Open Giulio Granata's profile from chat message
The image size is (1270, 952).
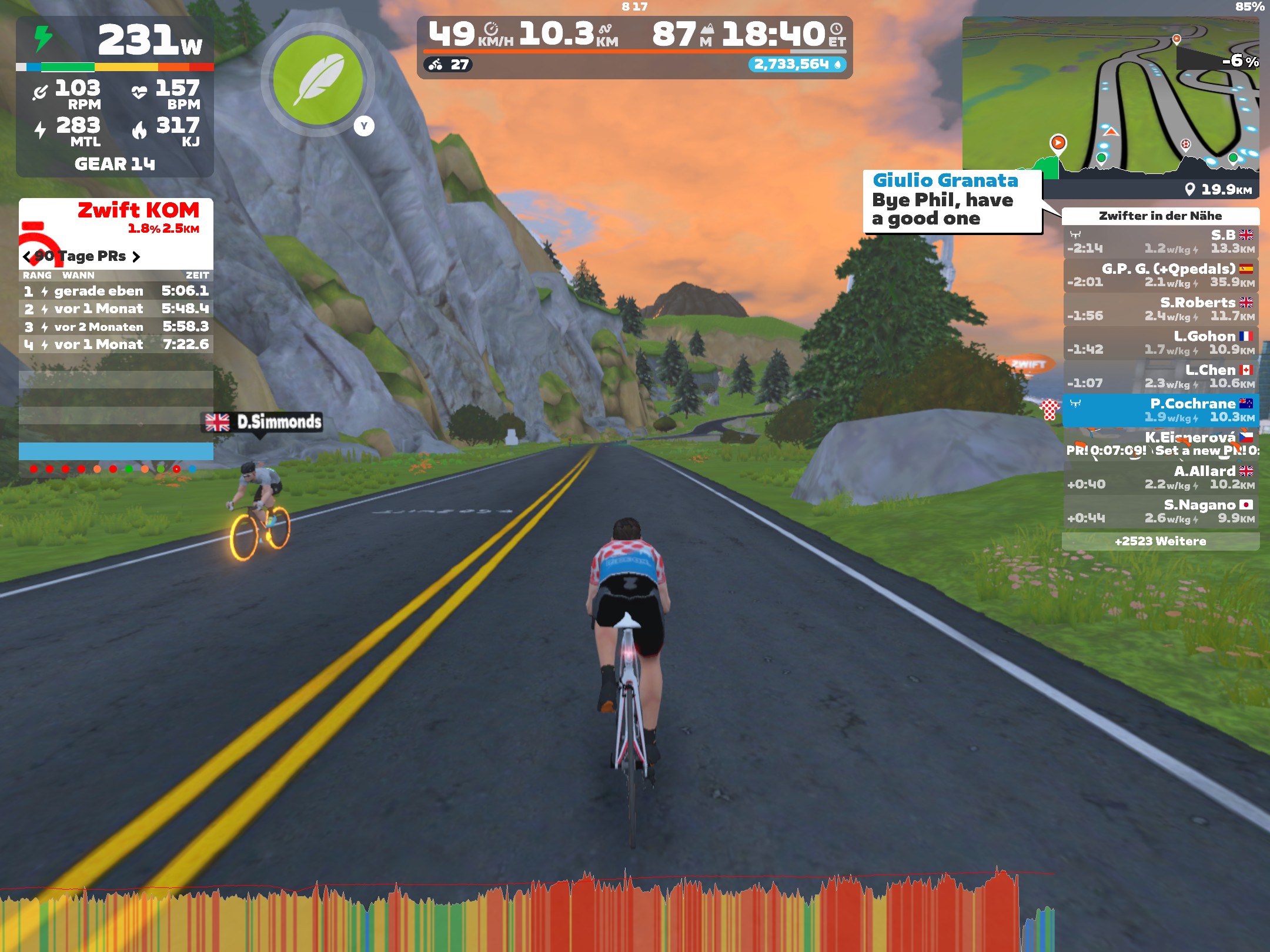944,182
